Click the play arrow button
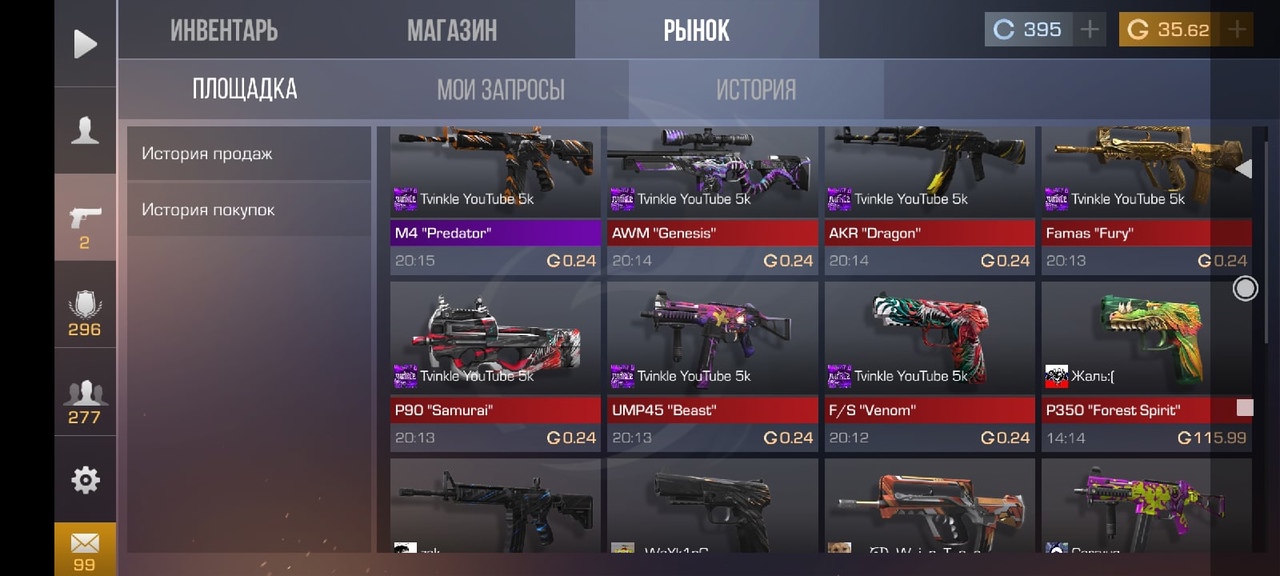 85,43
